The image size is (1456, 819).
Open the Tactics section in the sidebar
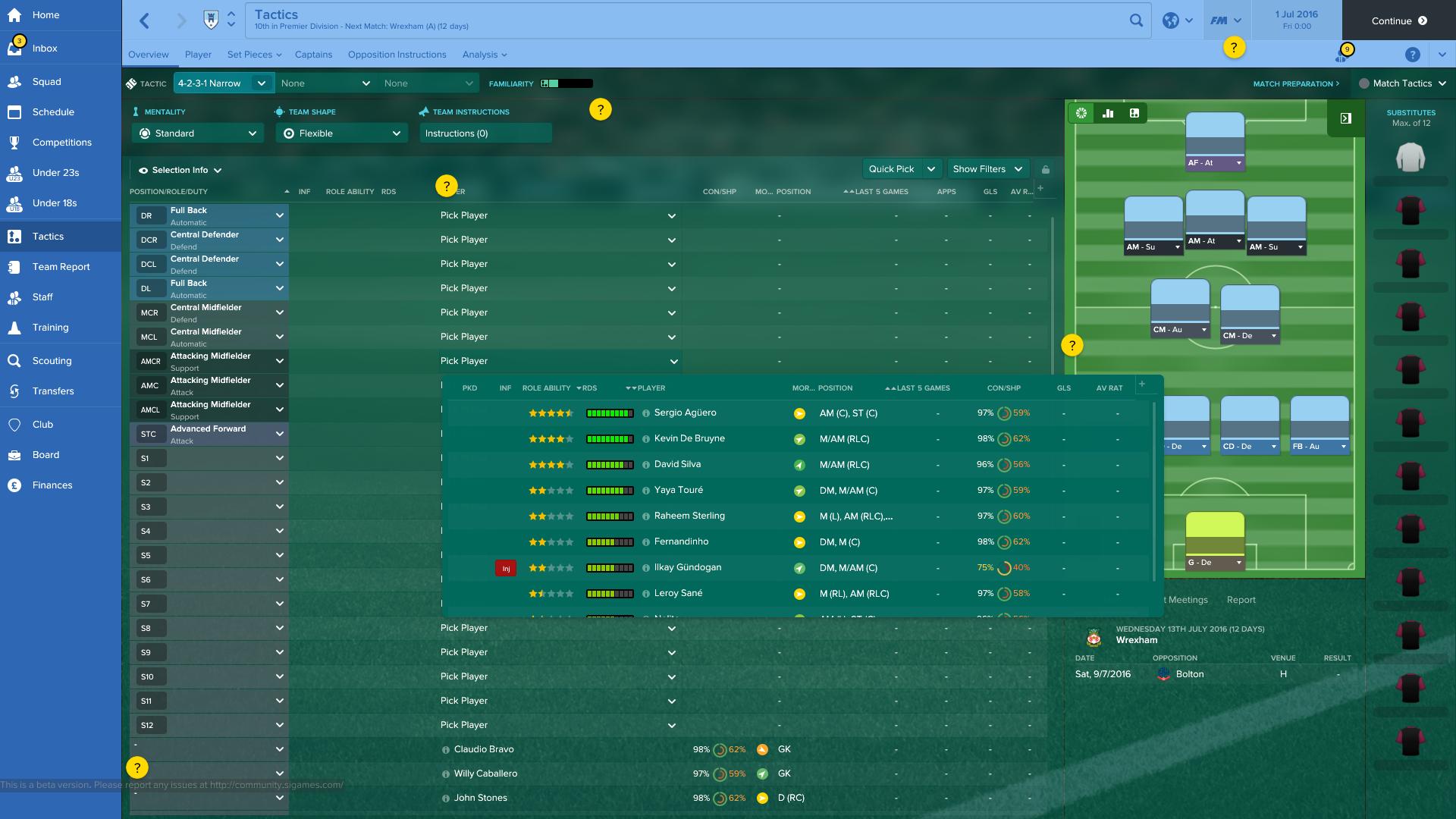point(45,236)
